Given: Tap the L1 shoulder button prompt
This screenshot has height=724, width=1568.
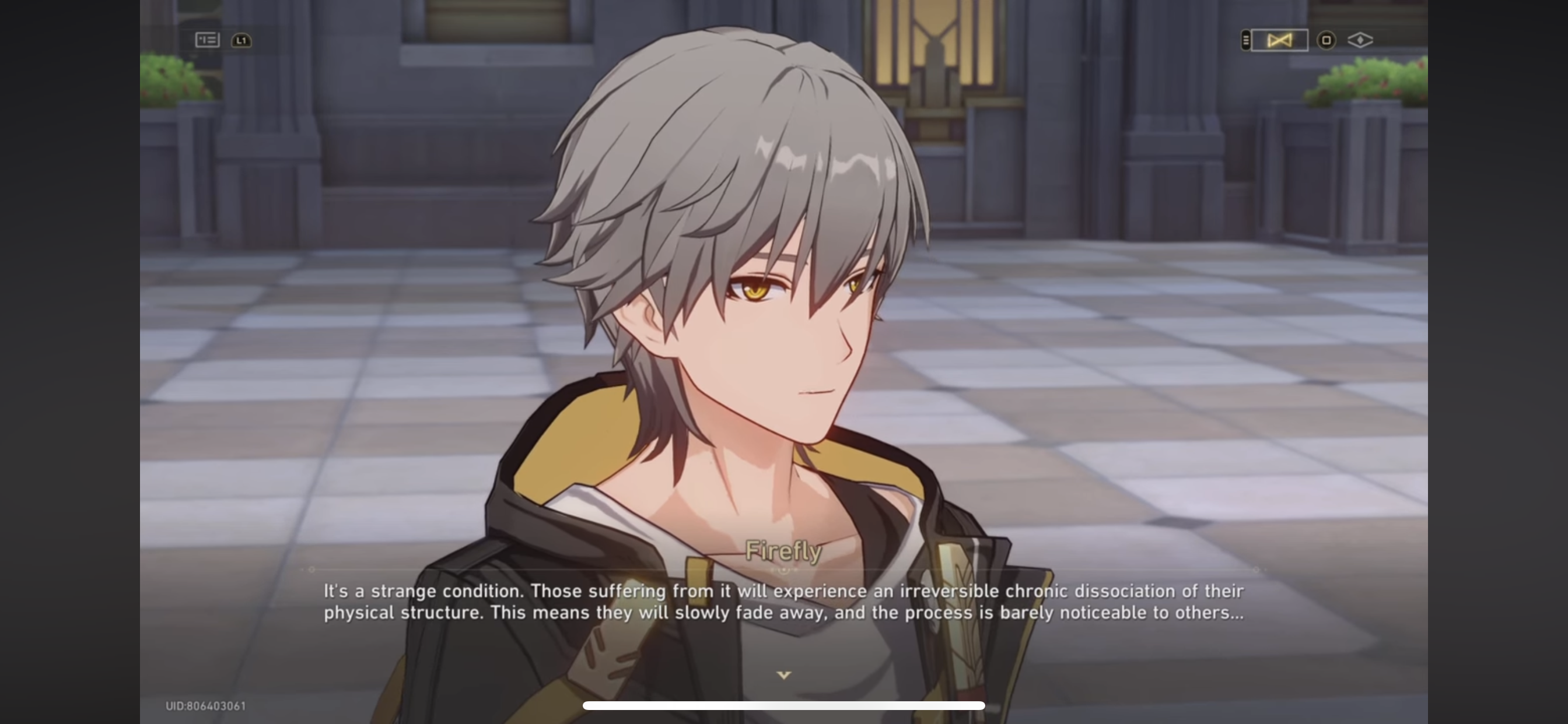Looking at the screenshot, I should click(241, 40).
